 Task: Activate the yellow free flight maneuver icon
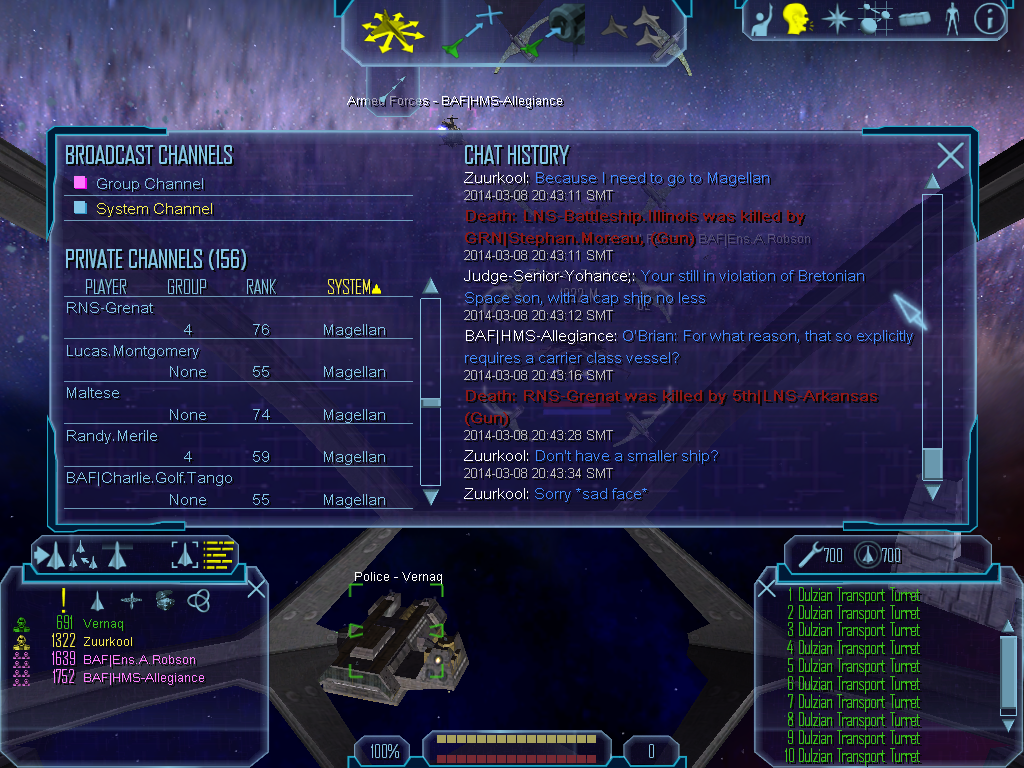(394, 31)
